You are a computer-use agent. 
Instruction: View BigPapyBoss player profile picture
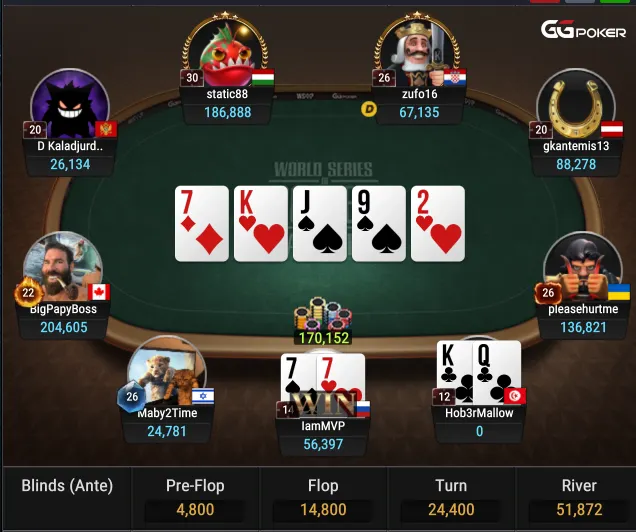[x=63, y=268]
